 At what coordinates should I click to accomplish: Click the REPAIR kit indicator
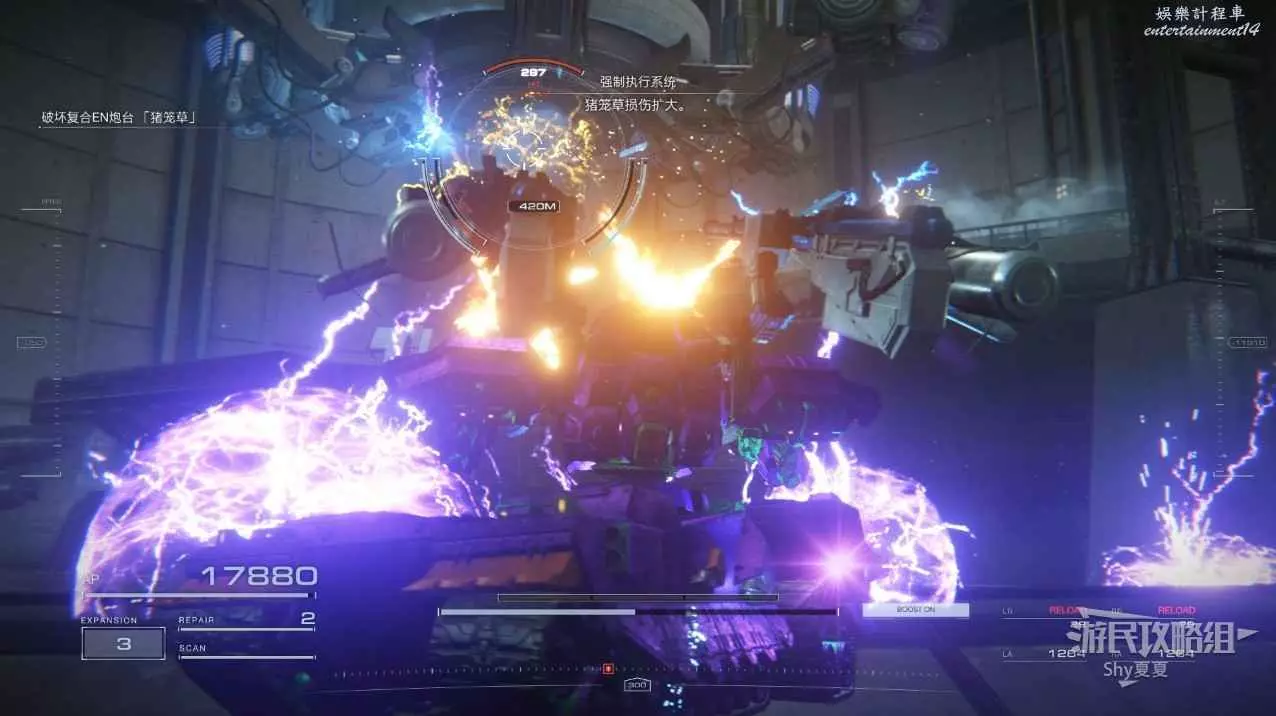coord(246,620)
